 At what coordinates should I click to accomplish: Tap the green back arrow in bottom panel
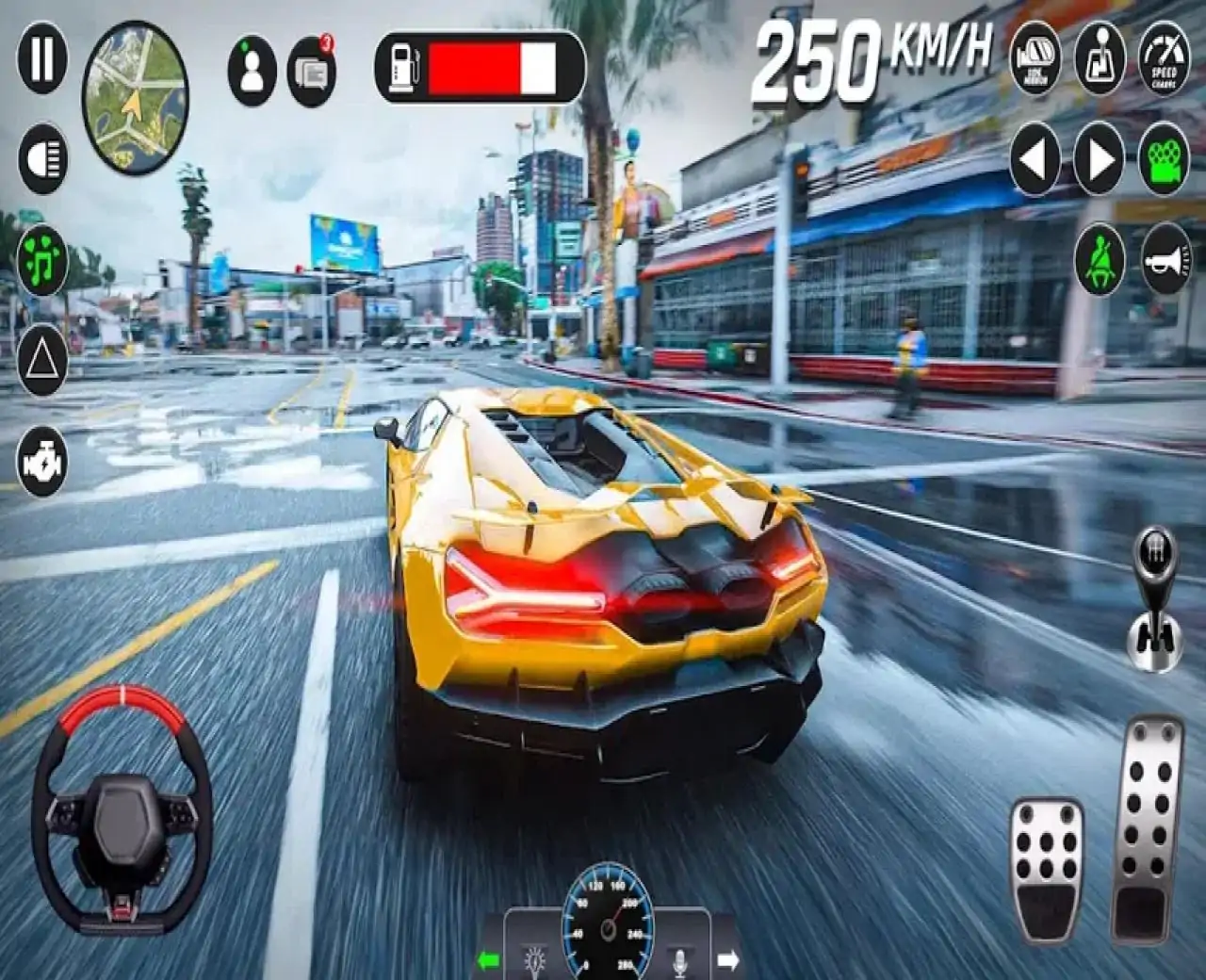tap(489, 961)
